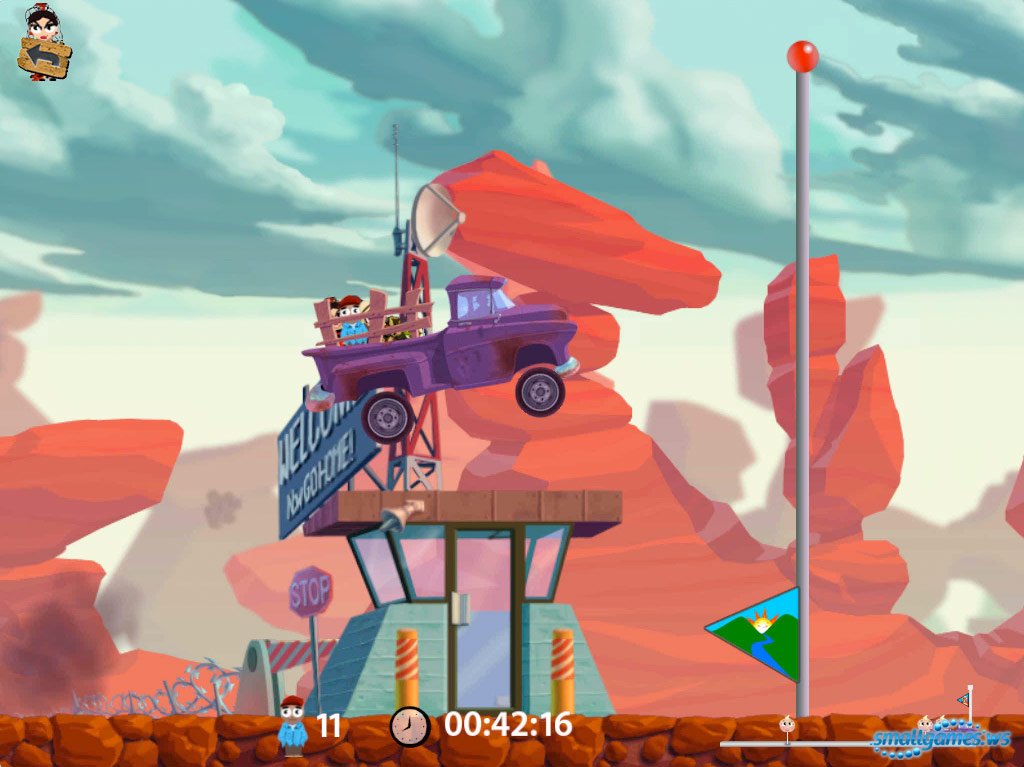Click the wooden back arrow sign button
1024x767 pixels.
[x=44, y=57]
